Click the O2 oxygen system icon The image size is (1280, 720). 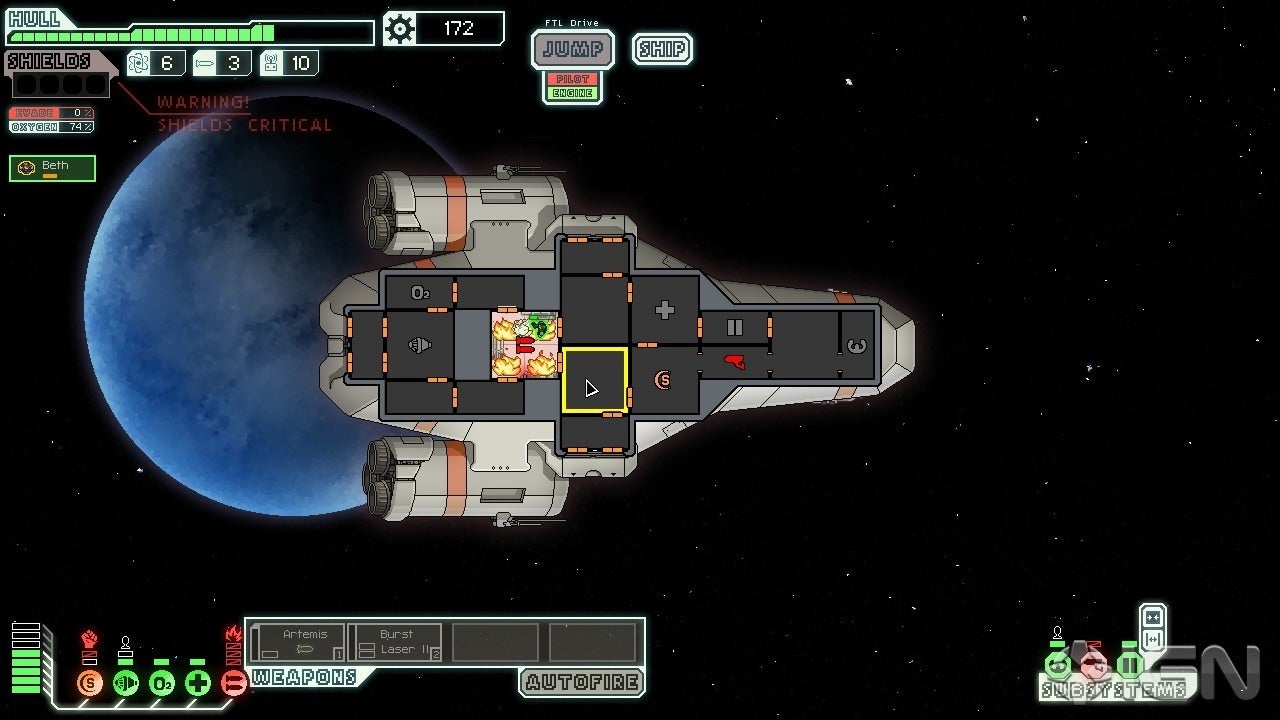coord(161,683)
